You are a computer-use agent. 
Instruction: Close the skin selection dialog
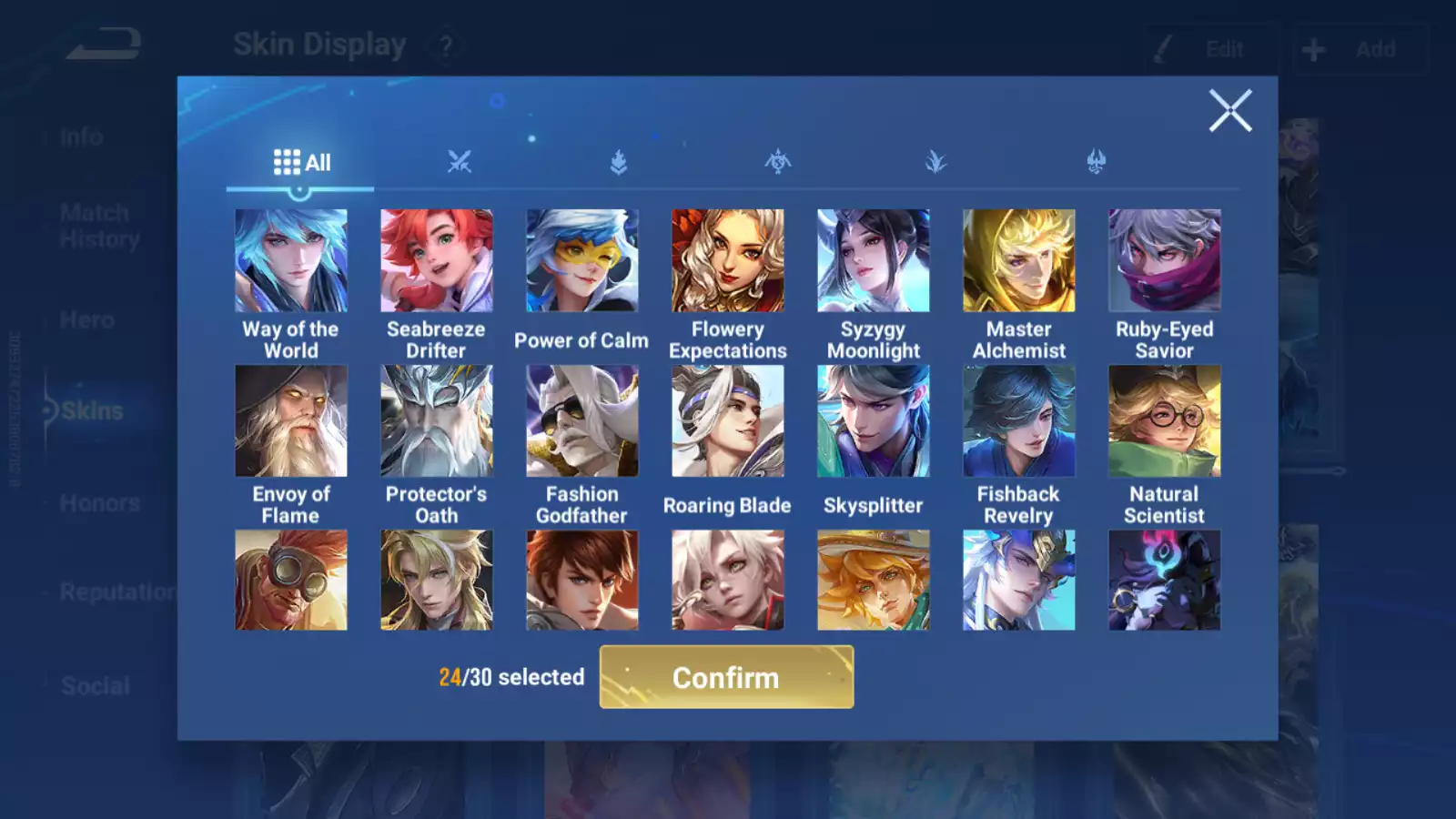pos(1230,111)
